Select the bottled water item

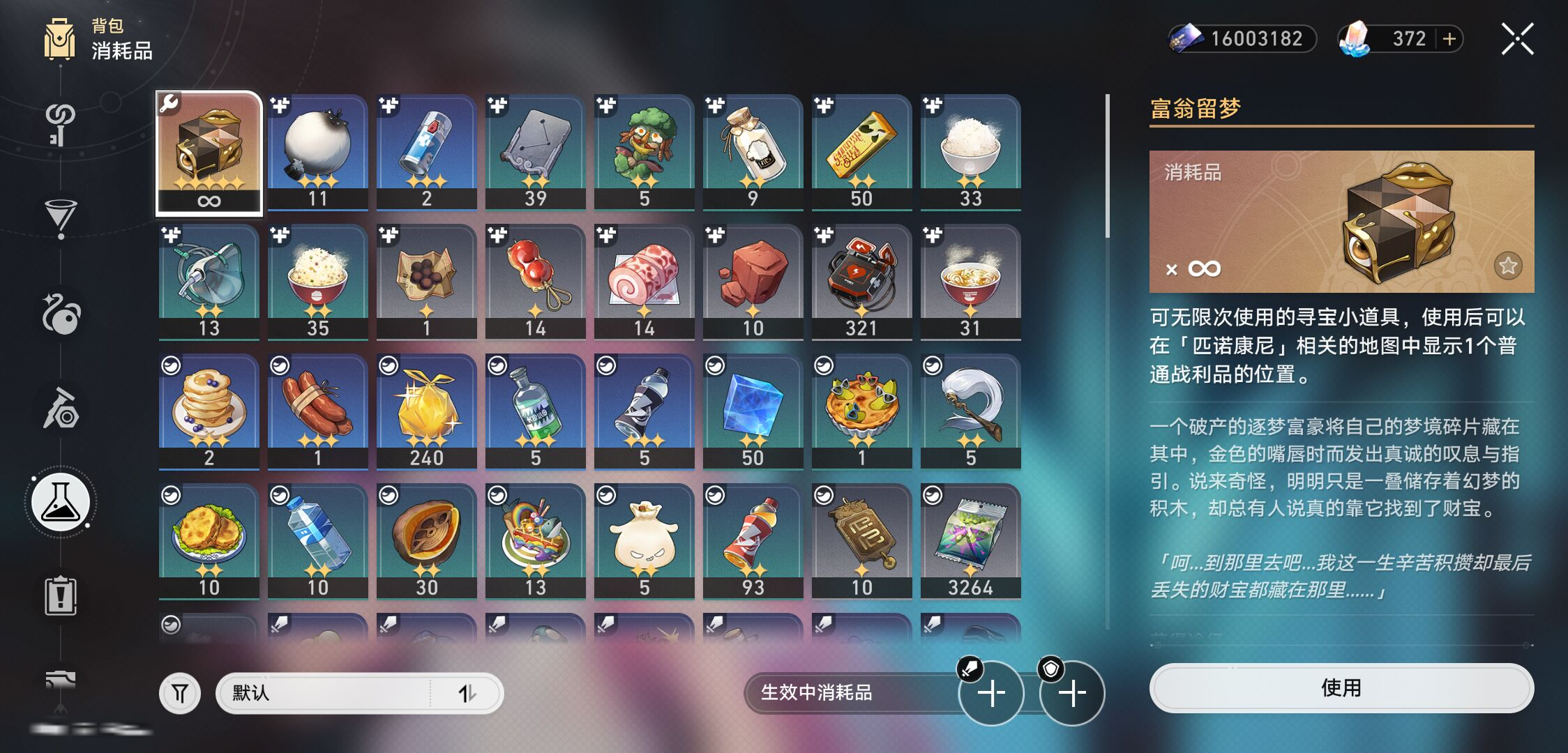[317, 541]
